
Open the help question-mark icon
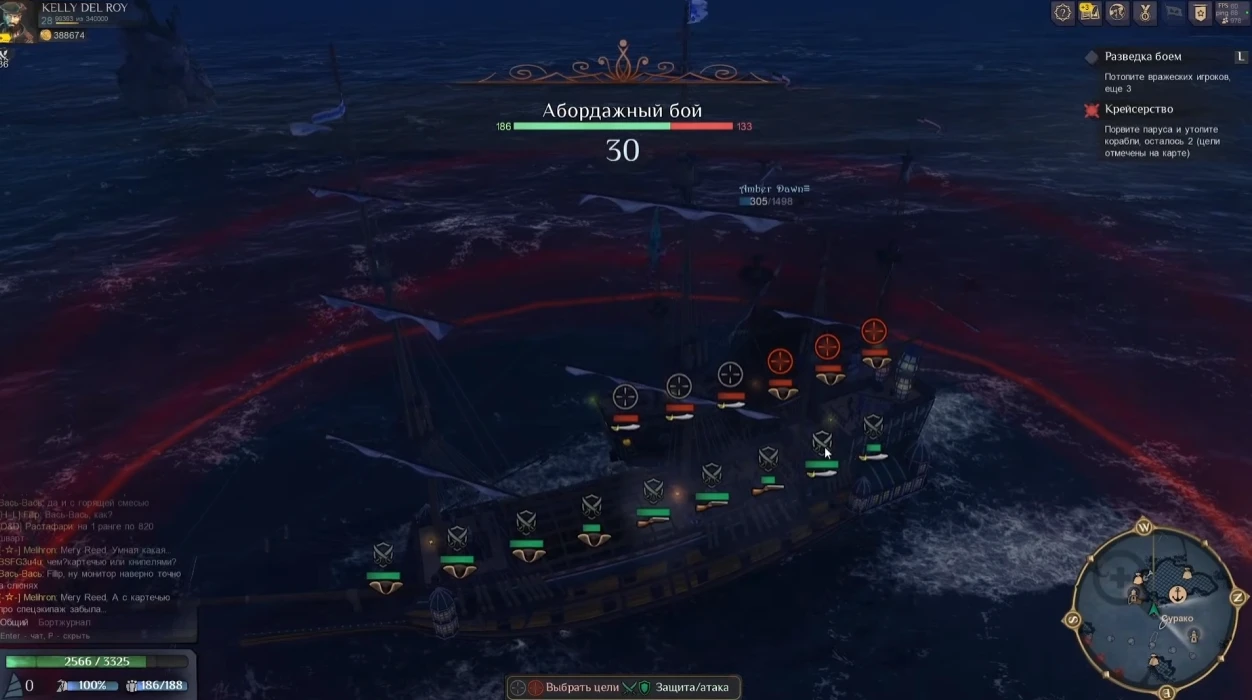click(x=1062, y=12)
